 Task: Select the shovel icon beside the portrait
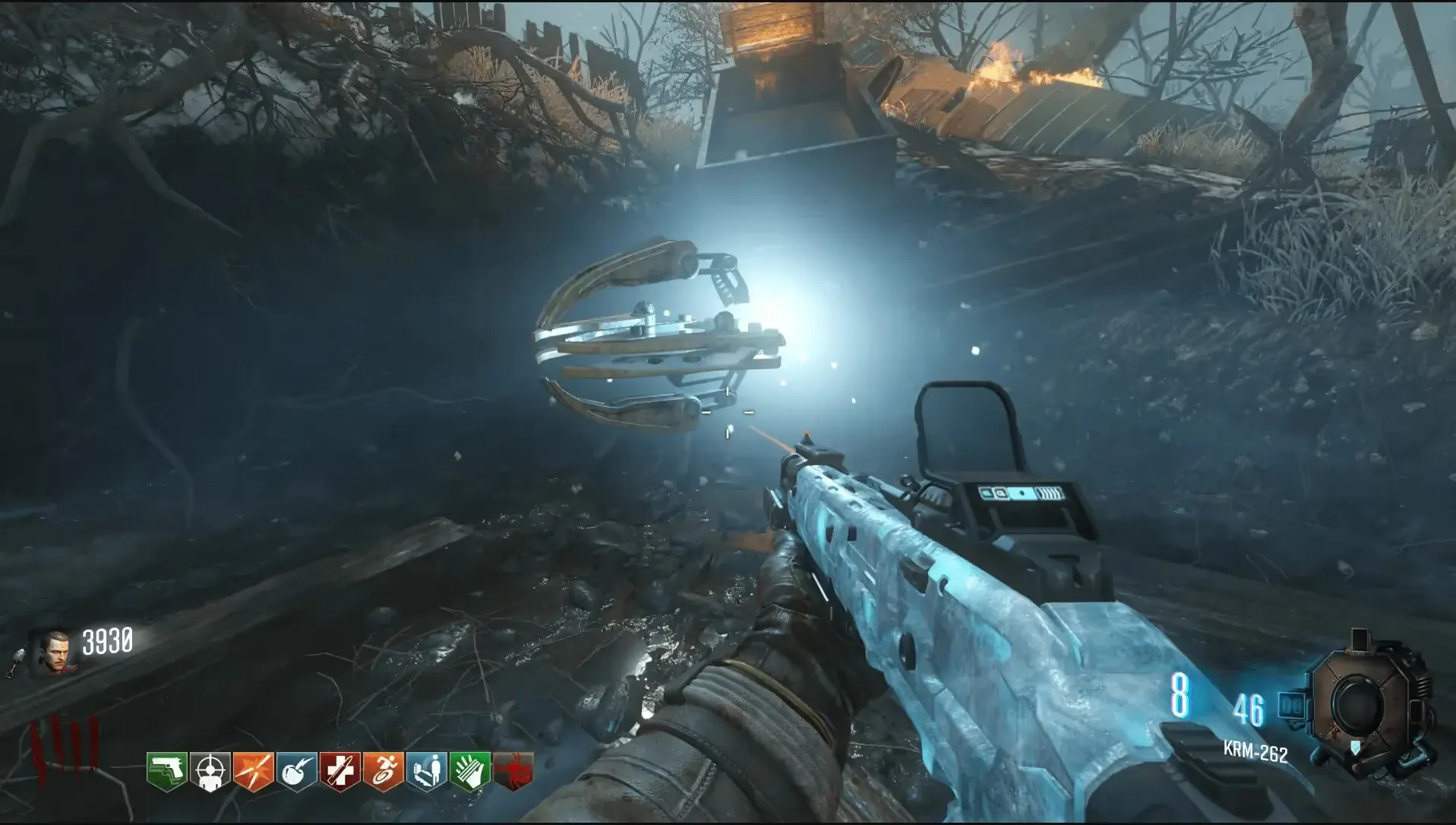[18, 663]
